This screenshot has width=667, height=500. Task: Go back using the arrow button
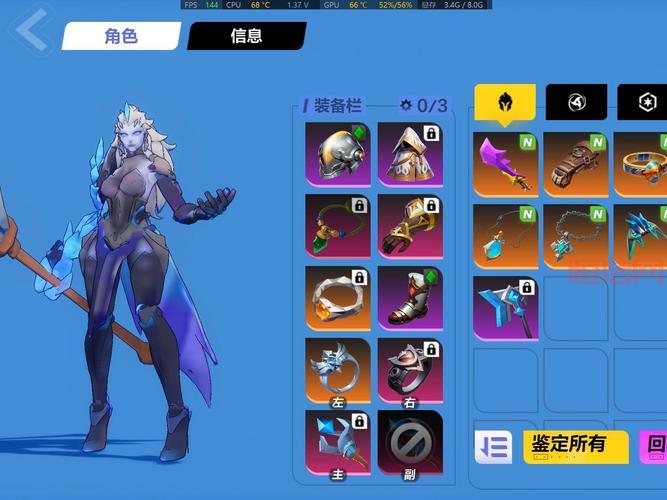(30, 31)
